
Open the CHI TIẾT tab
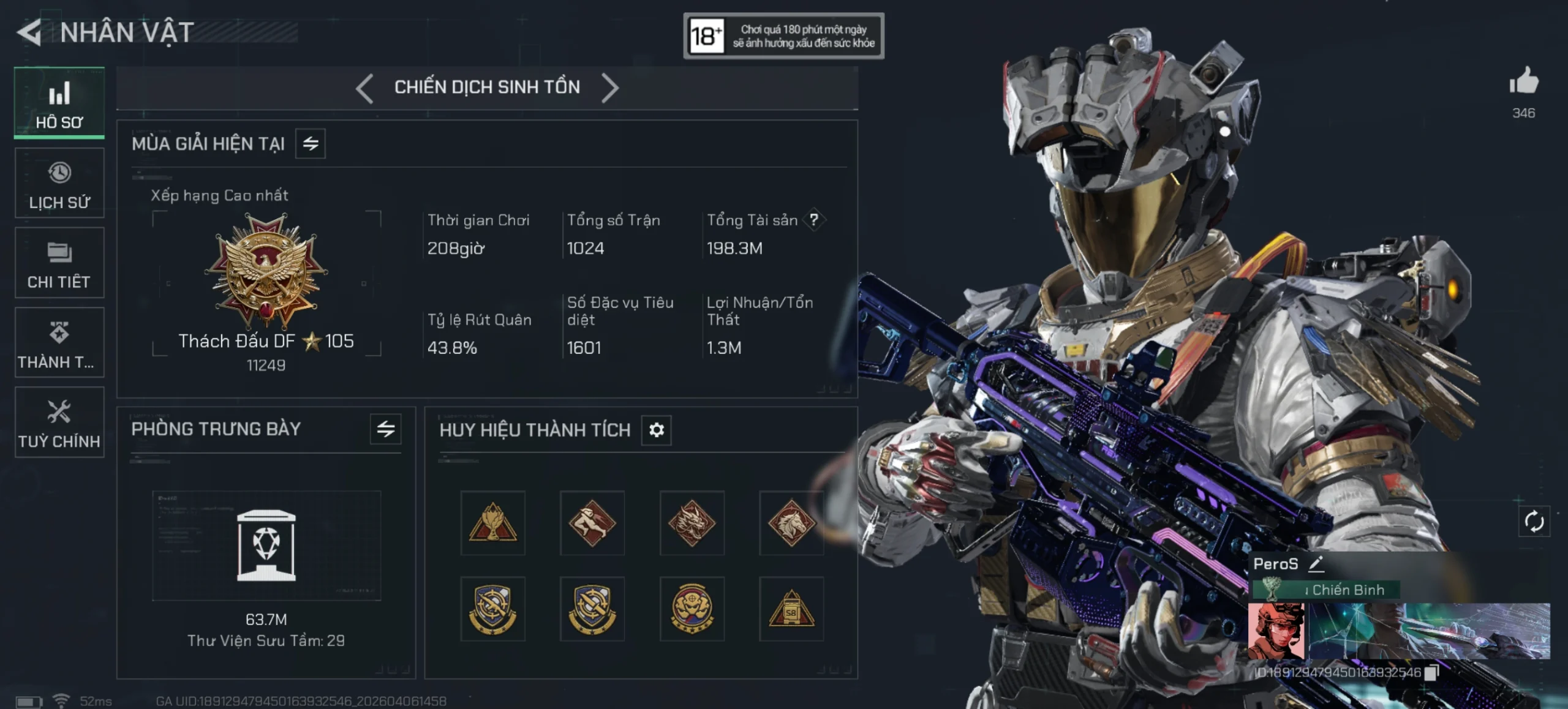59,263
